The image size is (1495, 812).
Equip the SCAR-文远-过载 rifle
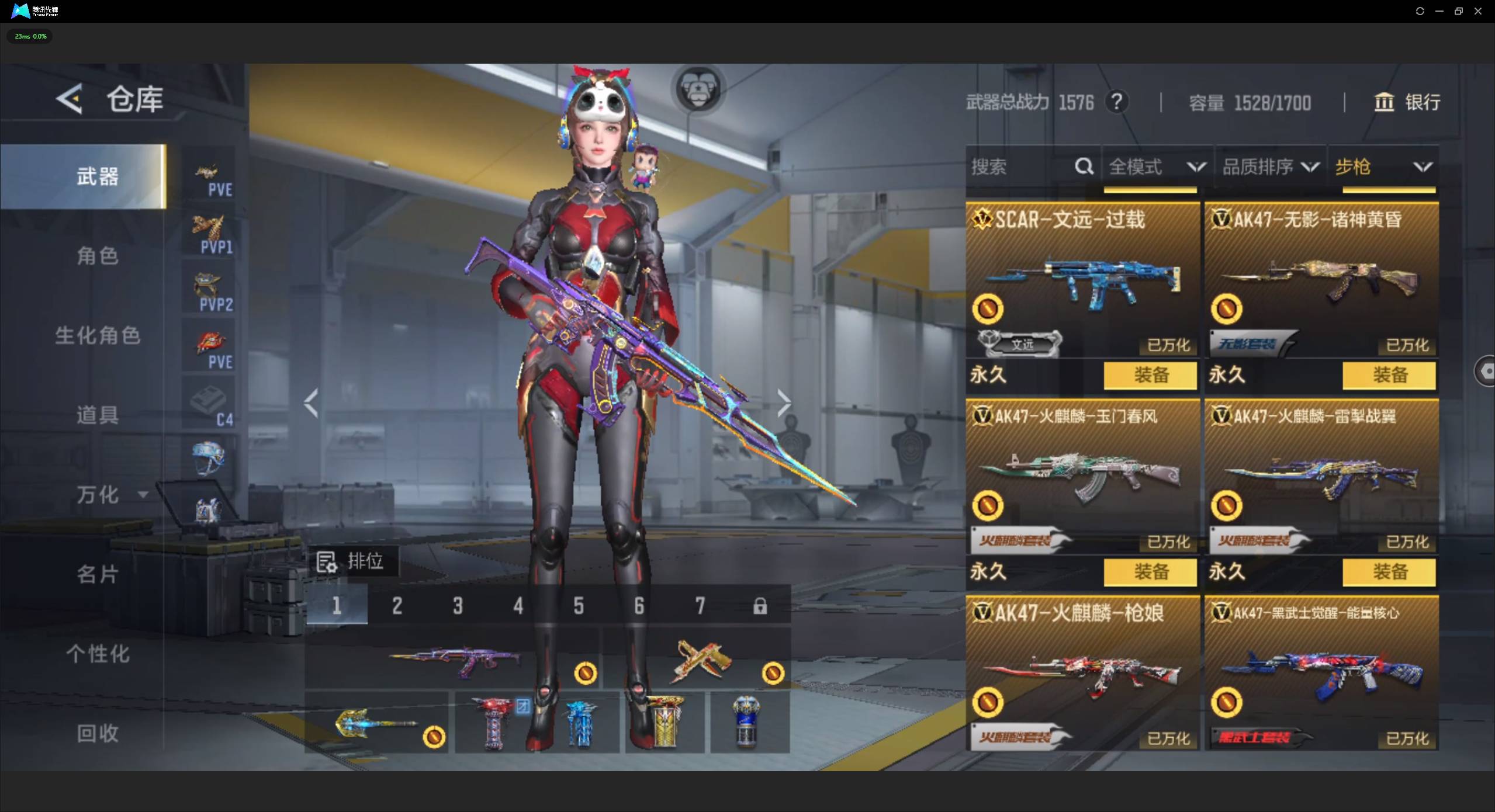click(x=1150, y=375)
